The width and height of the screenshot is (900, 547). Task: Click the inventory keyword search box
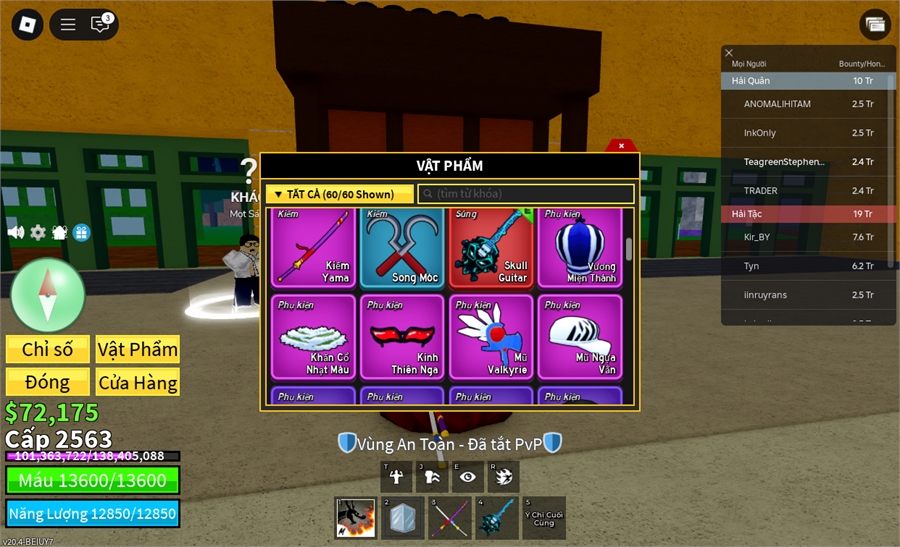[x=526, y=194]
